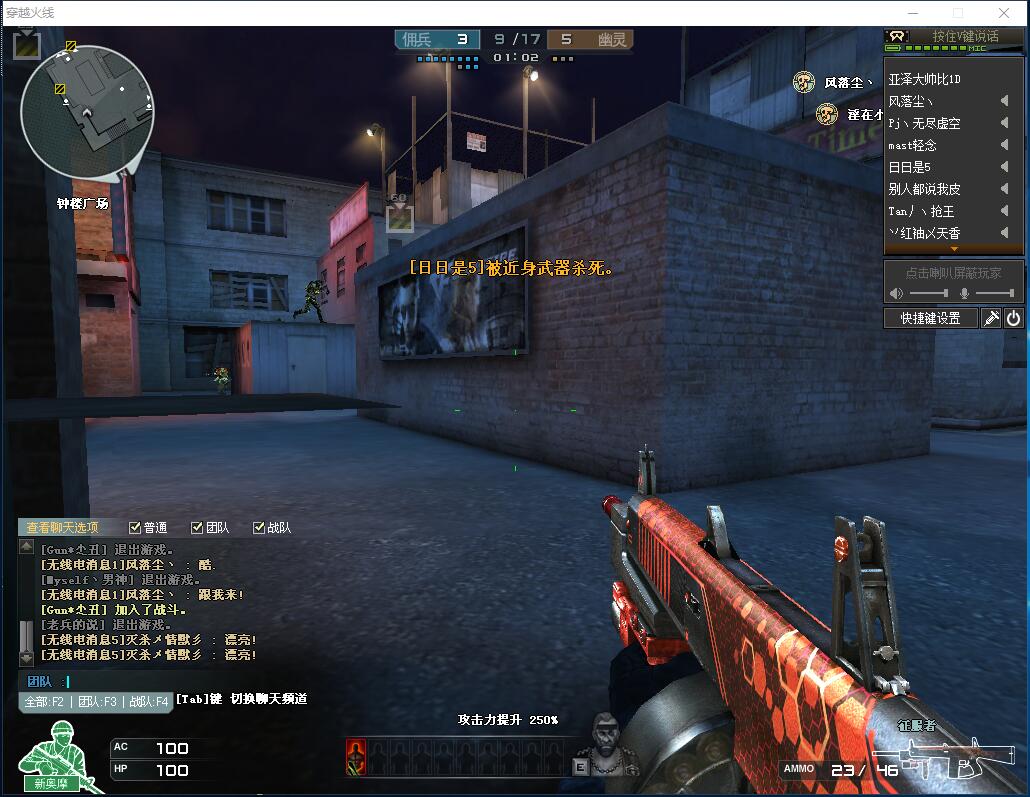
Task: Mute speaker for player 风落尘丶
Action: [x=1004, y=101]
